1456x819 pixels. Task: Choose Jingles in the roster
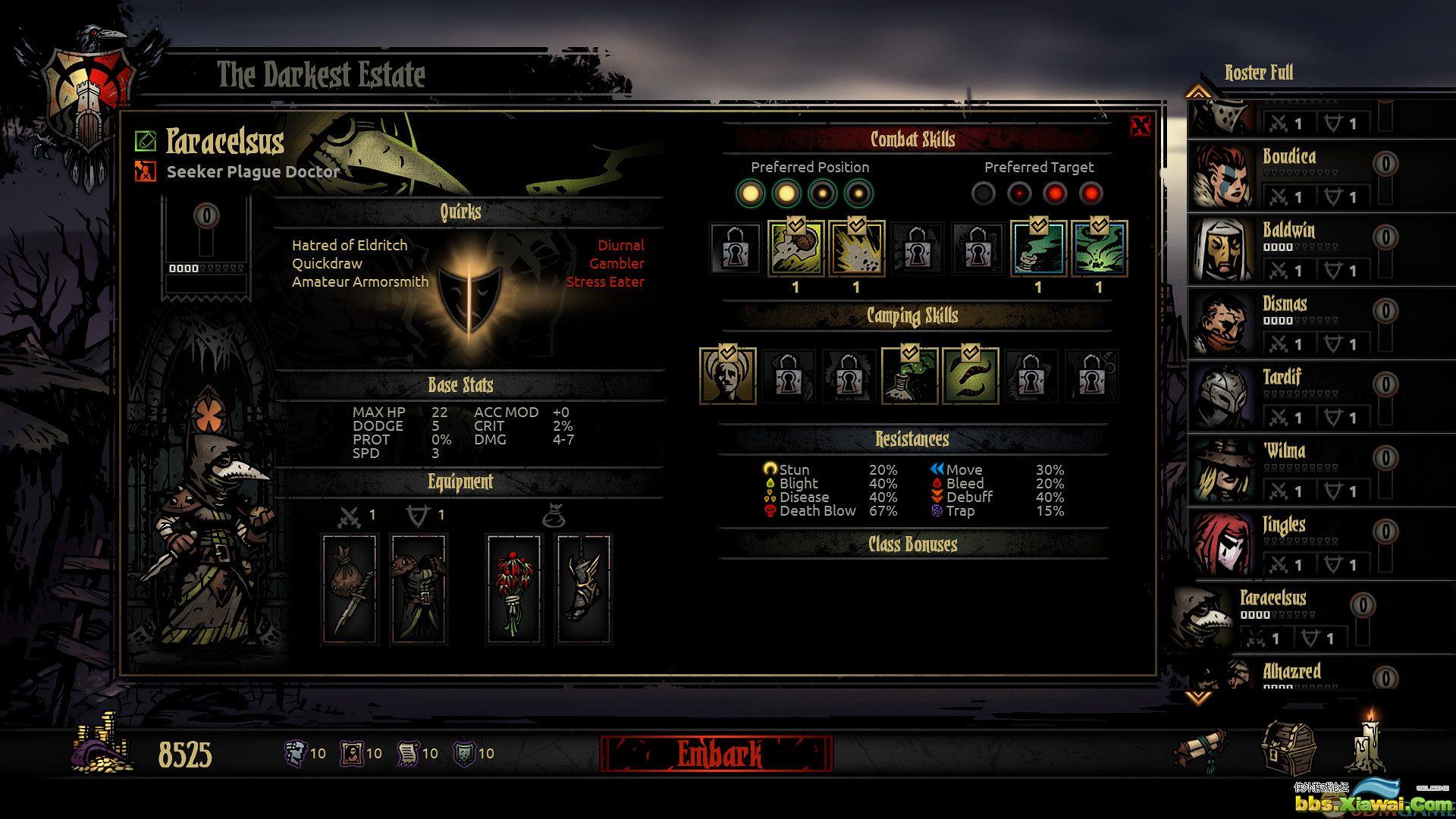1289,544
